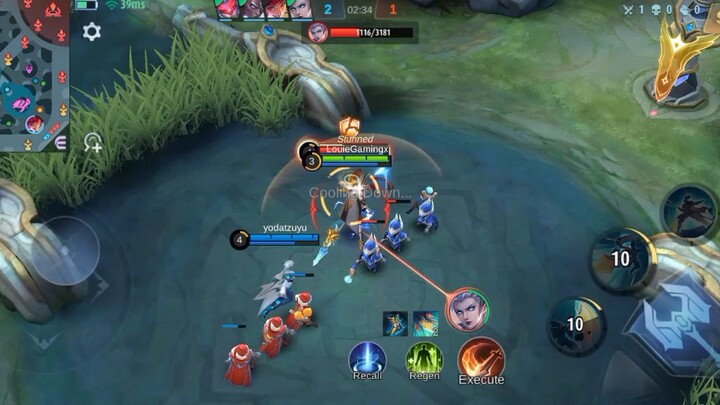
Task: Cast the Execute battle spell
Action: tap(481, 358)
